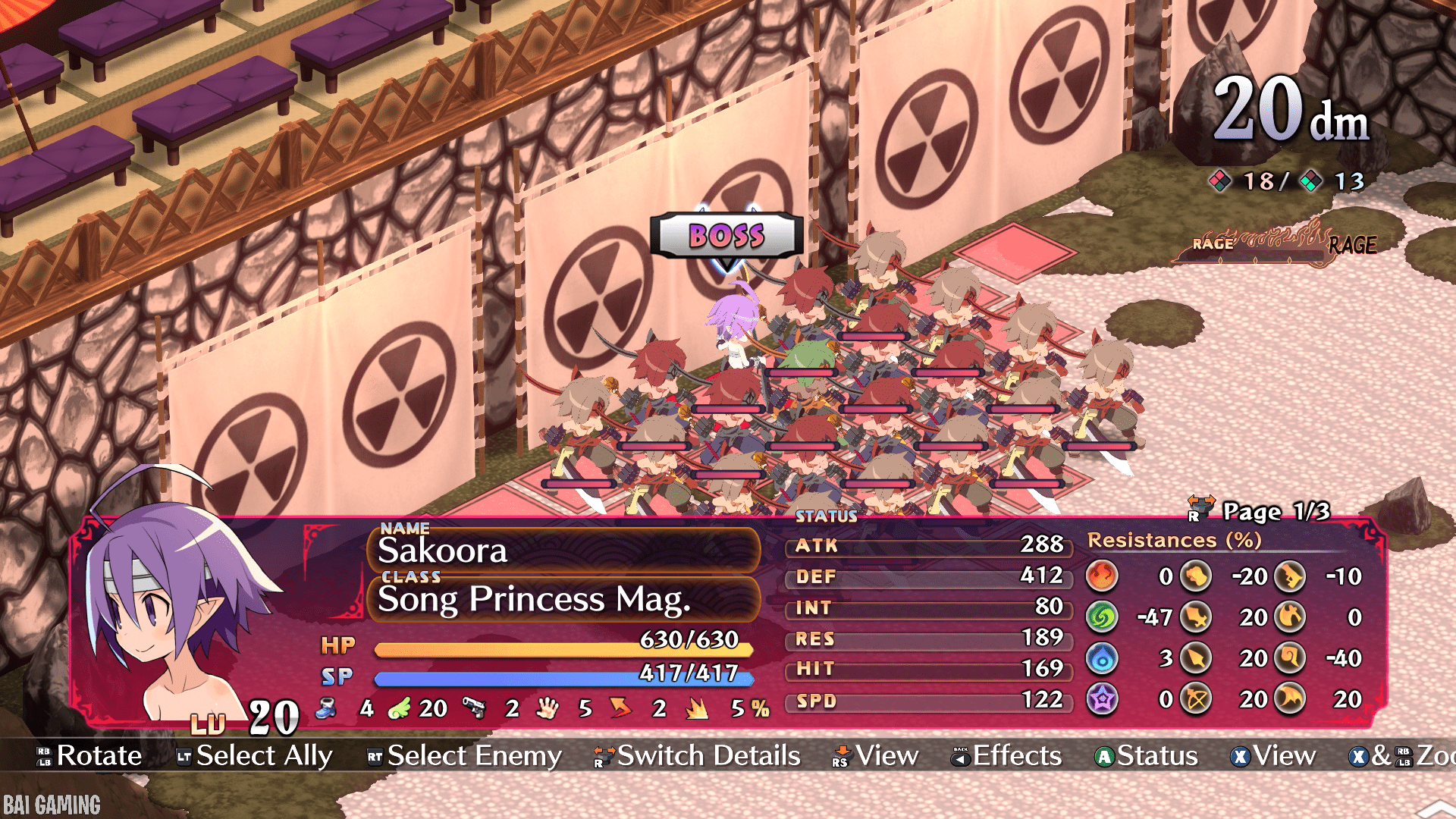
Task: Click the sword resistance icon
Action: pyautogui.click(x=1196, y=617)
